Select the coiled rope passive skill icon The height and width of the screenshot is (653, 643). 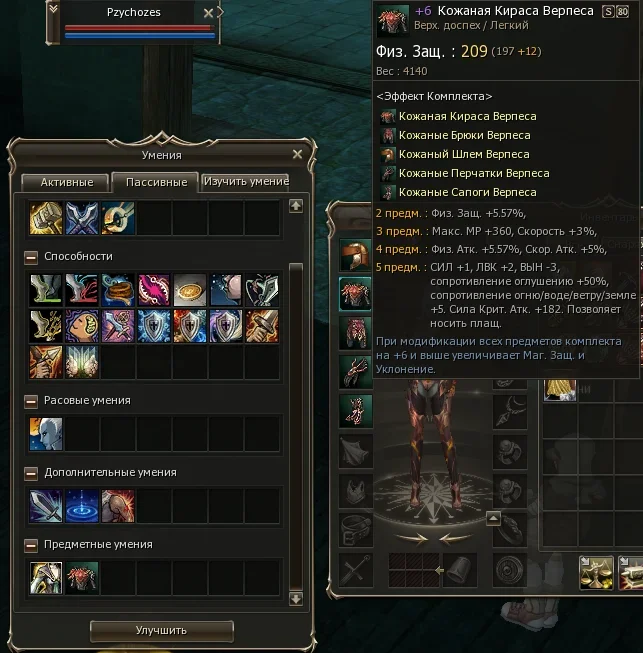[x=118, y=290]
